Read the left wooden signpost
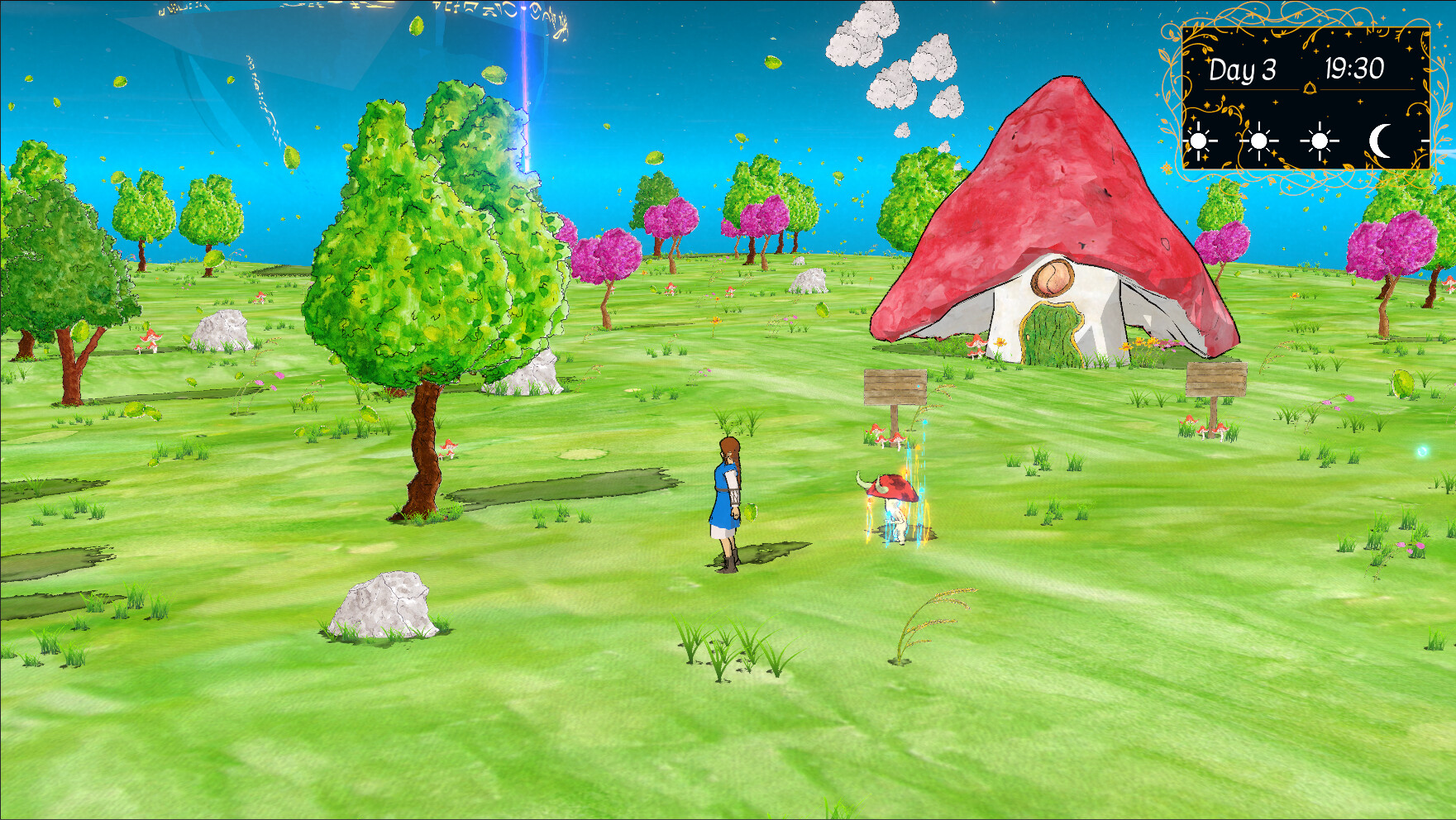Screen dimensions: 1456x820 [895, 387]
